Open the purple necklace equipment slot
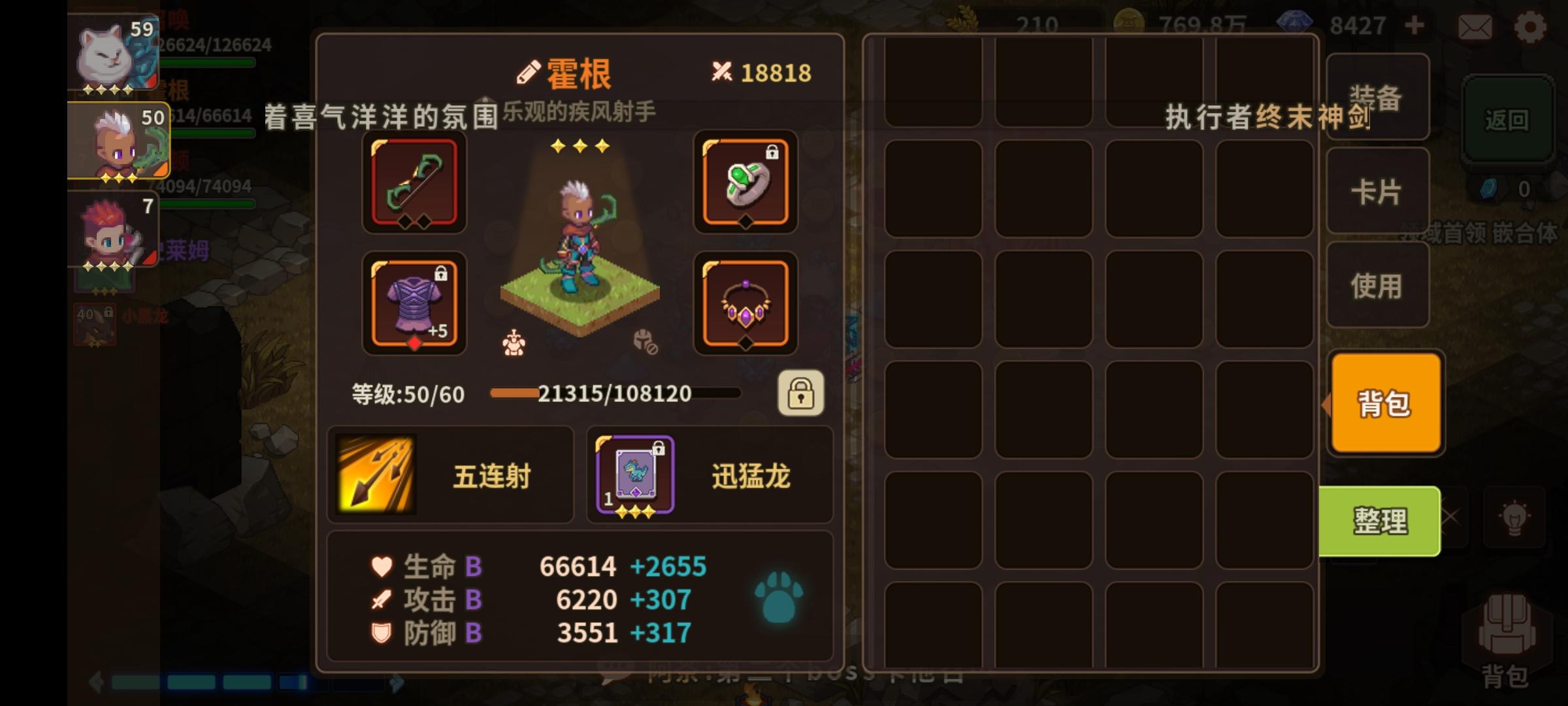The width and height of the screenshot is (1568, 706). tap(745, 304)
